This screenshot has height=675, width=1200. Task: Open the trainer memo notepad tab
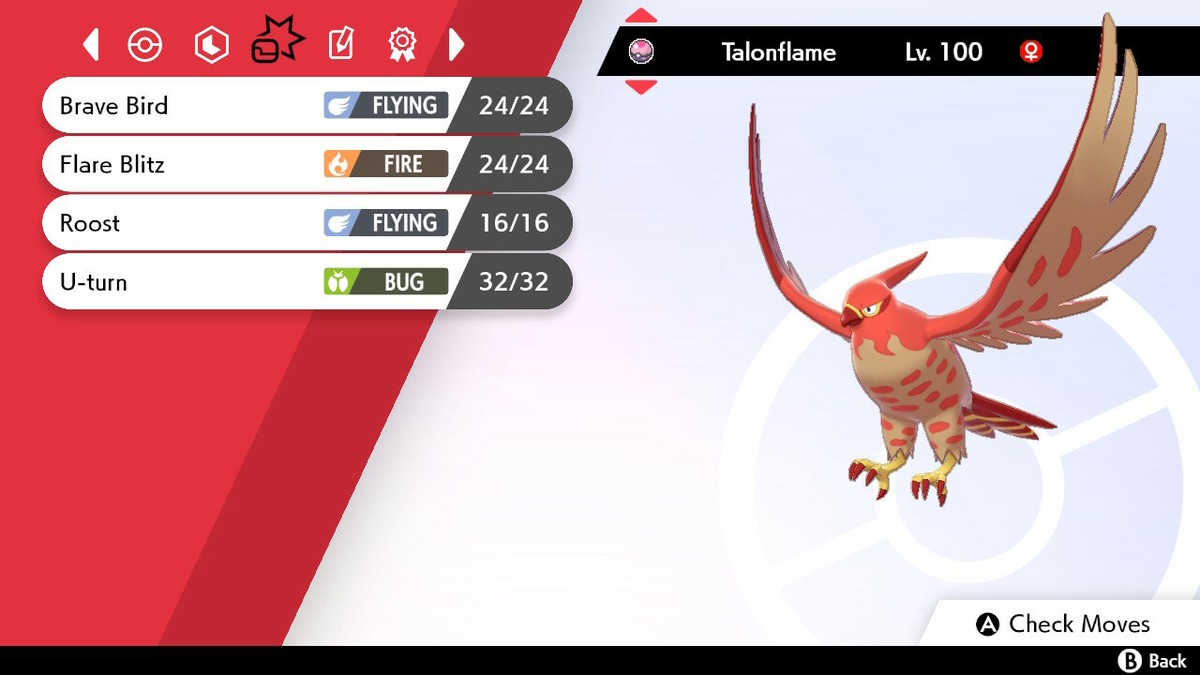(341, 44)
